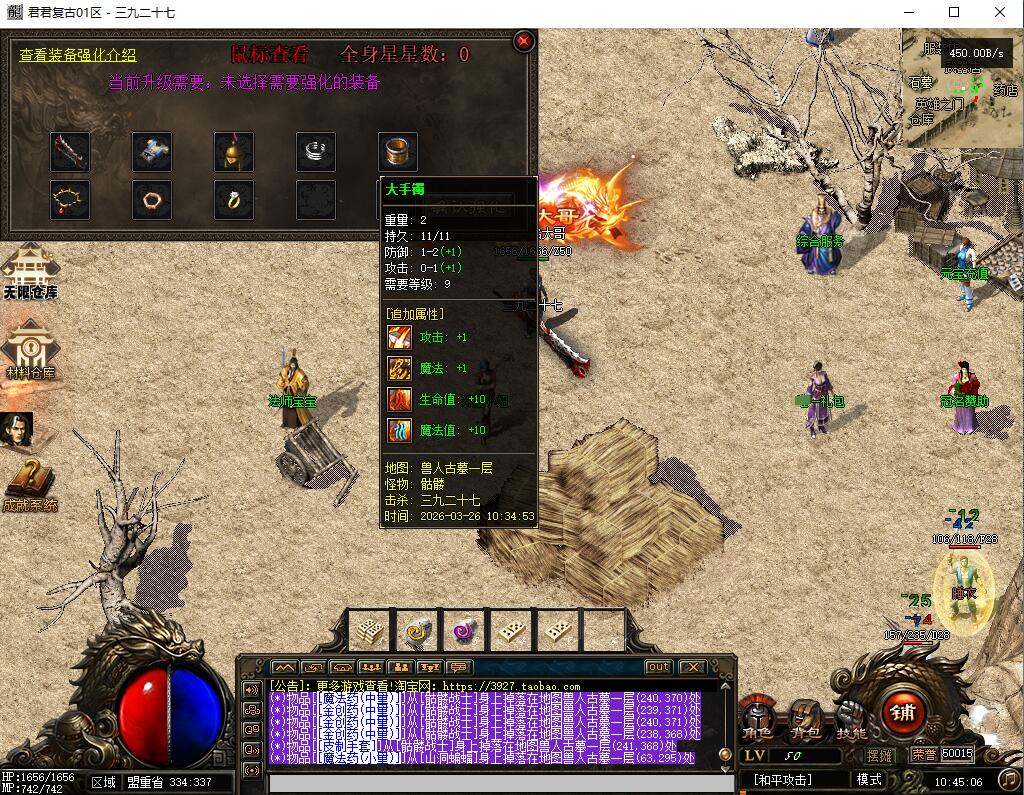This screenshot has height=795, width=1024.
Task: Select the blue armor equipment slot
Action: click(x=152, y=152)
